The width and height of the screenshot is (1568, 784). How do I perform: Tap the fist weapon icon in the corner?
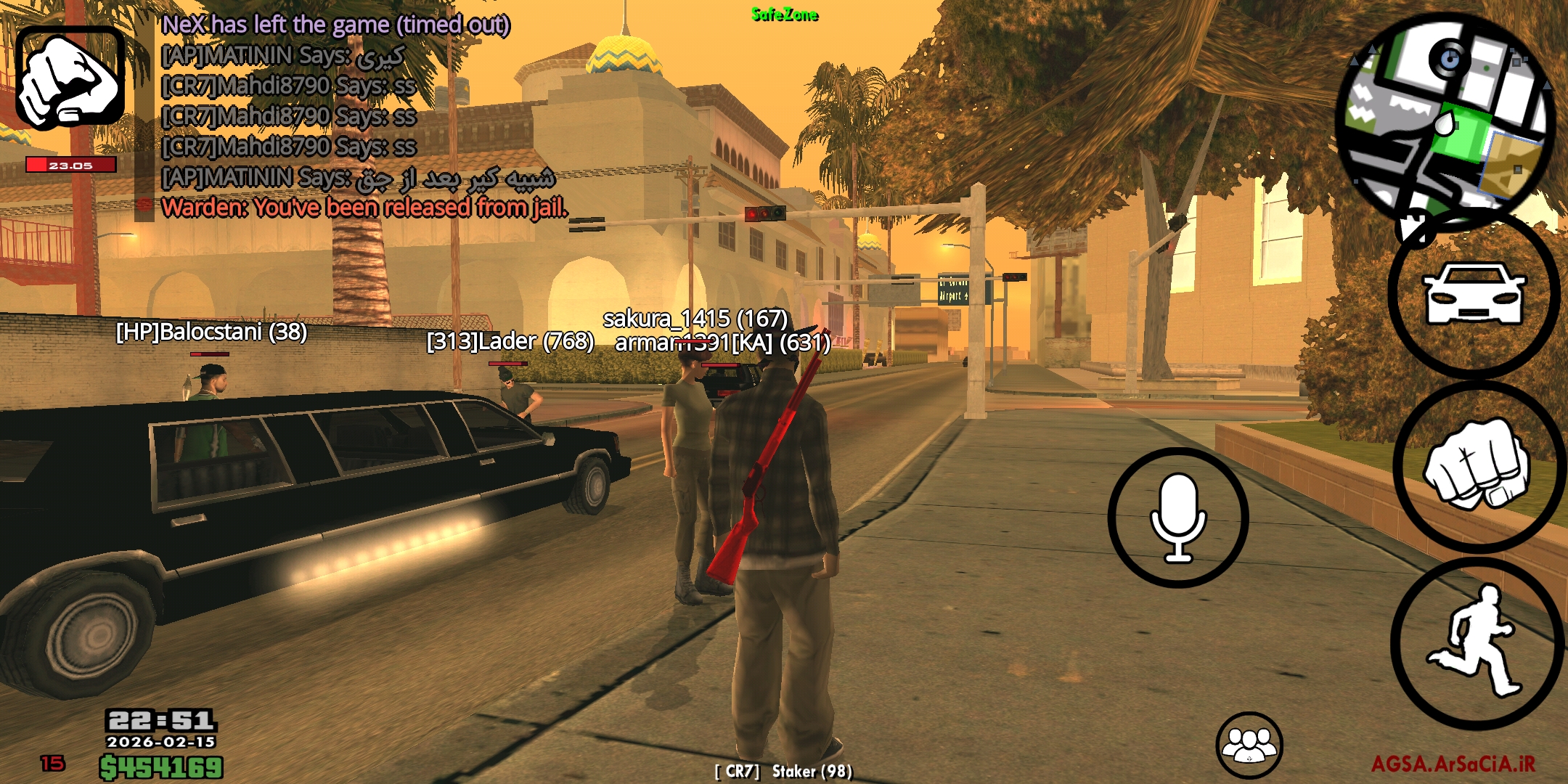pos(70,78)
